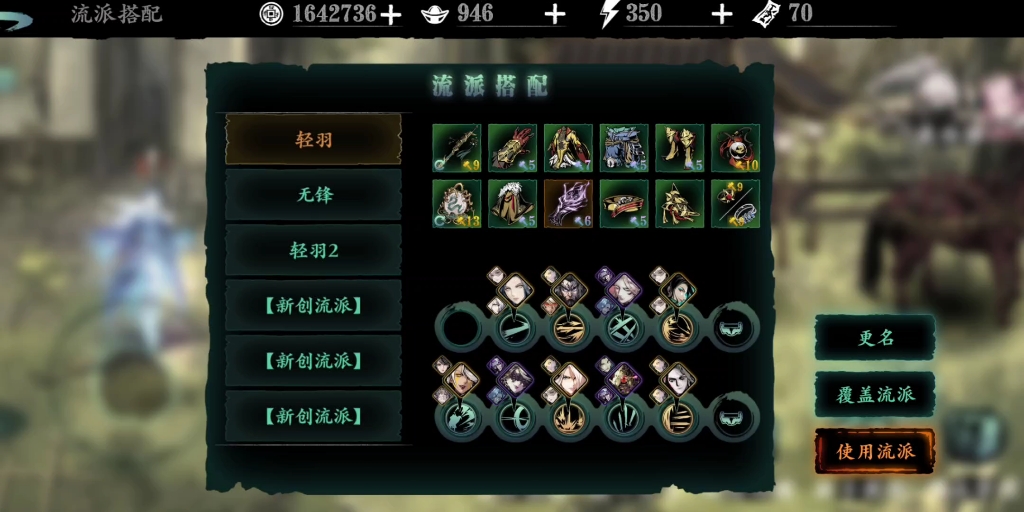Go back using the top-left arrow
This screenshot has height=512, width=1024.
(x=18, y=18)
